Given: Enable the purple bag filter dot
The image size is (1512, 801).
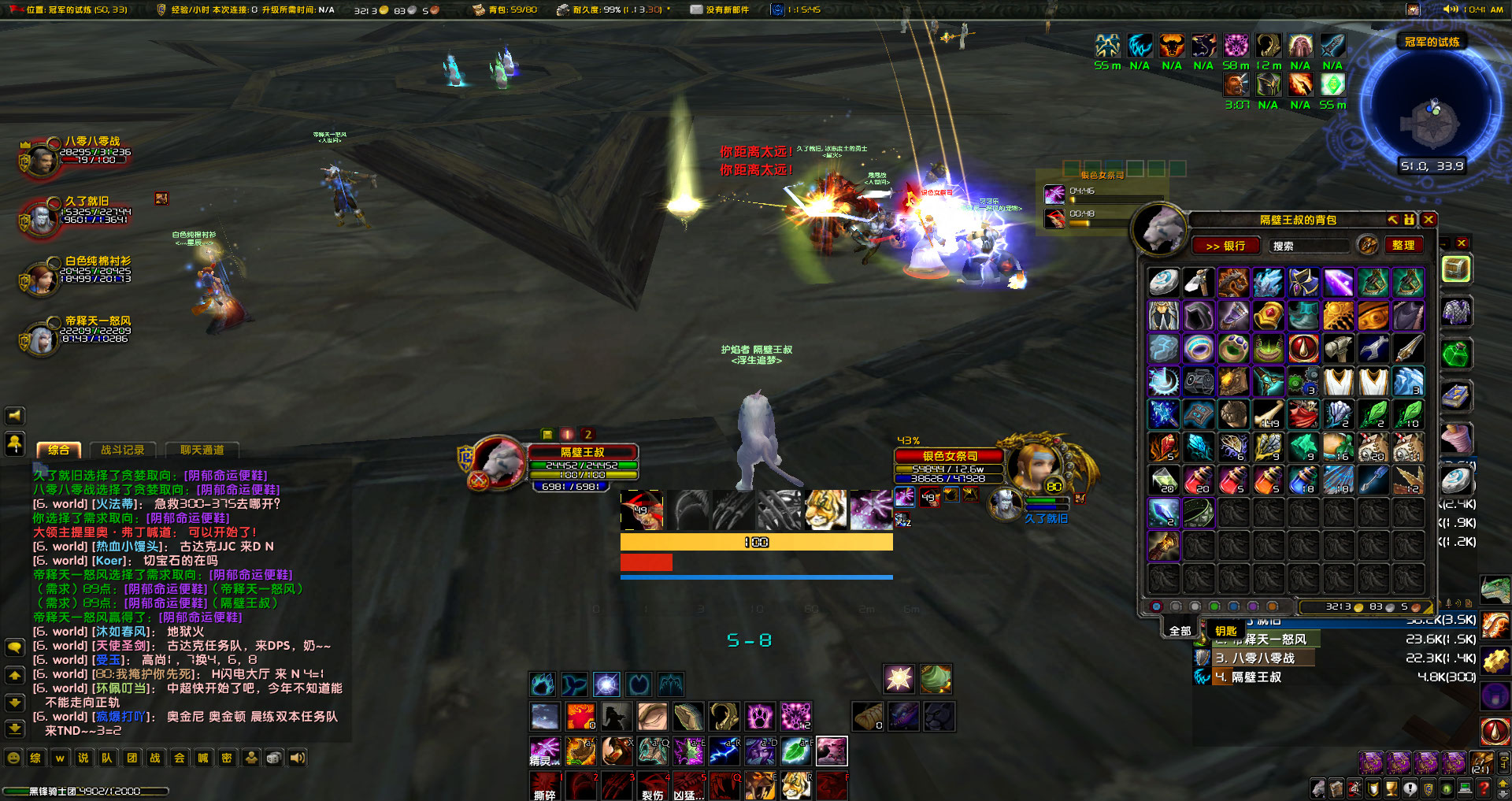Looking at the screenshot, I should (x=1252, y=606).
